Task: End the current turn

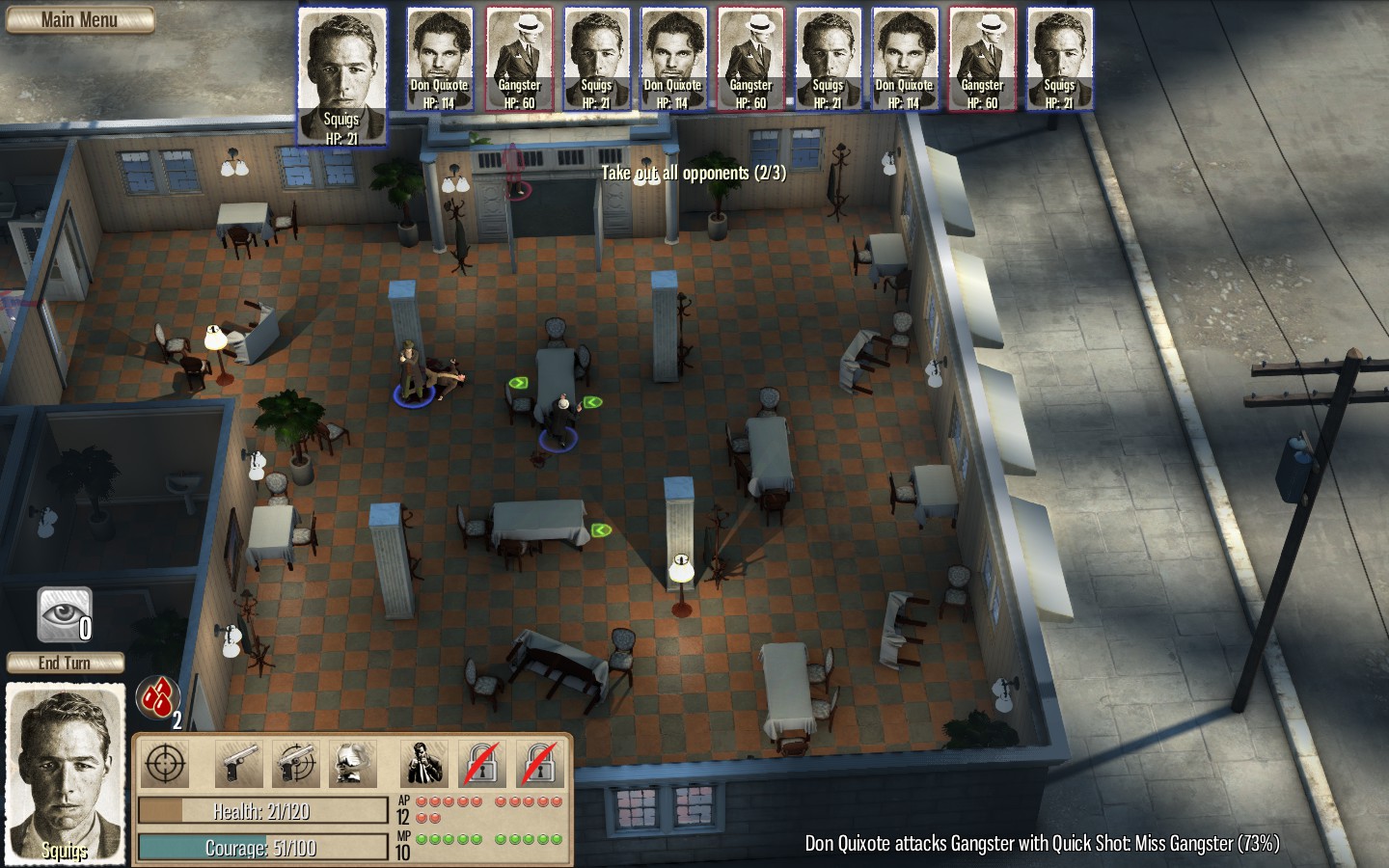Action: pos(65,664)
